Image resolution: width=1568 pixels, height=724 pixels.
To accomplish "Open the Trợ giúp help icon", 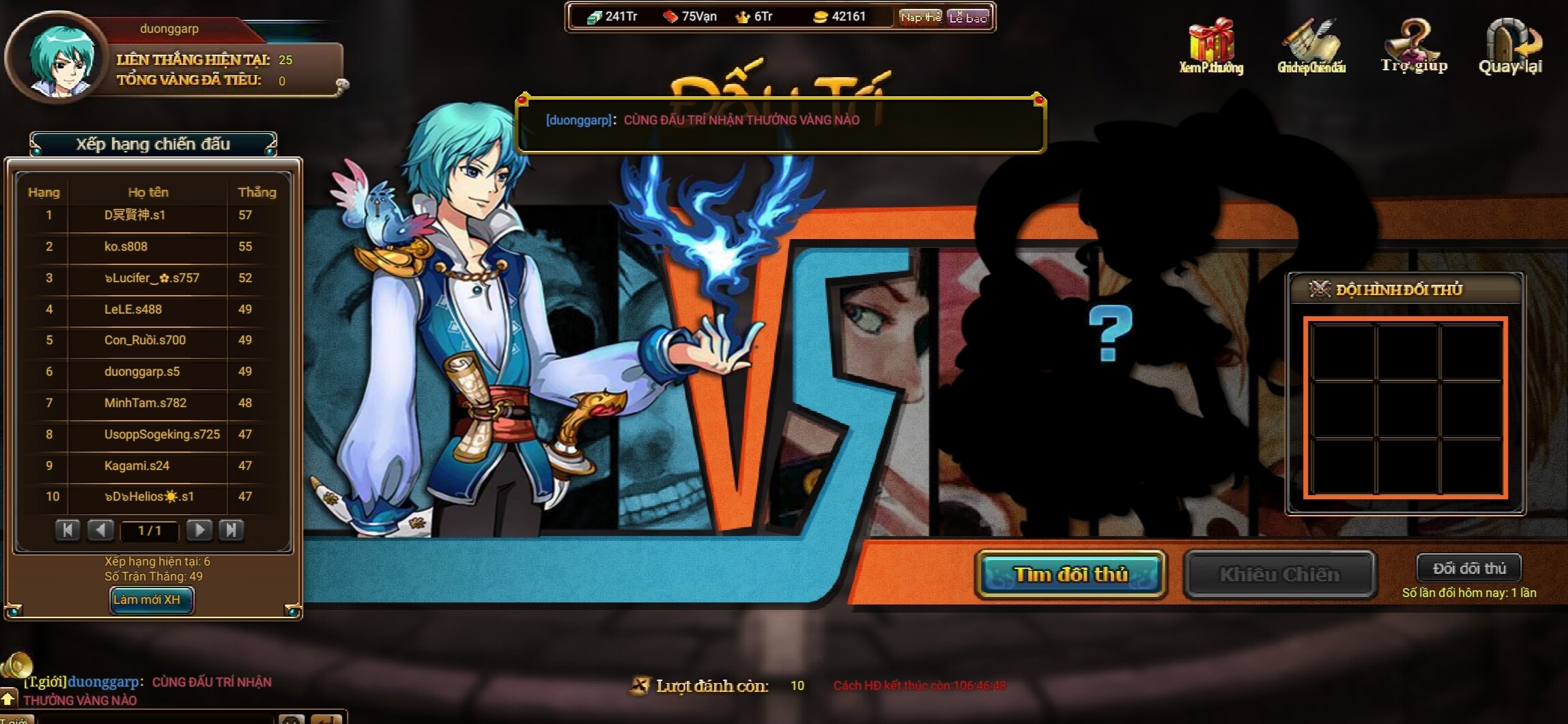I will coord(1414,46).
